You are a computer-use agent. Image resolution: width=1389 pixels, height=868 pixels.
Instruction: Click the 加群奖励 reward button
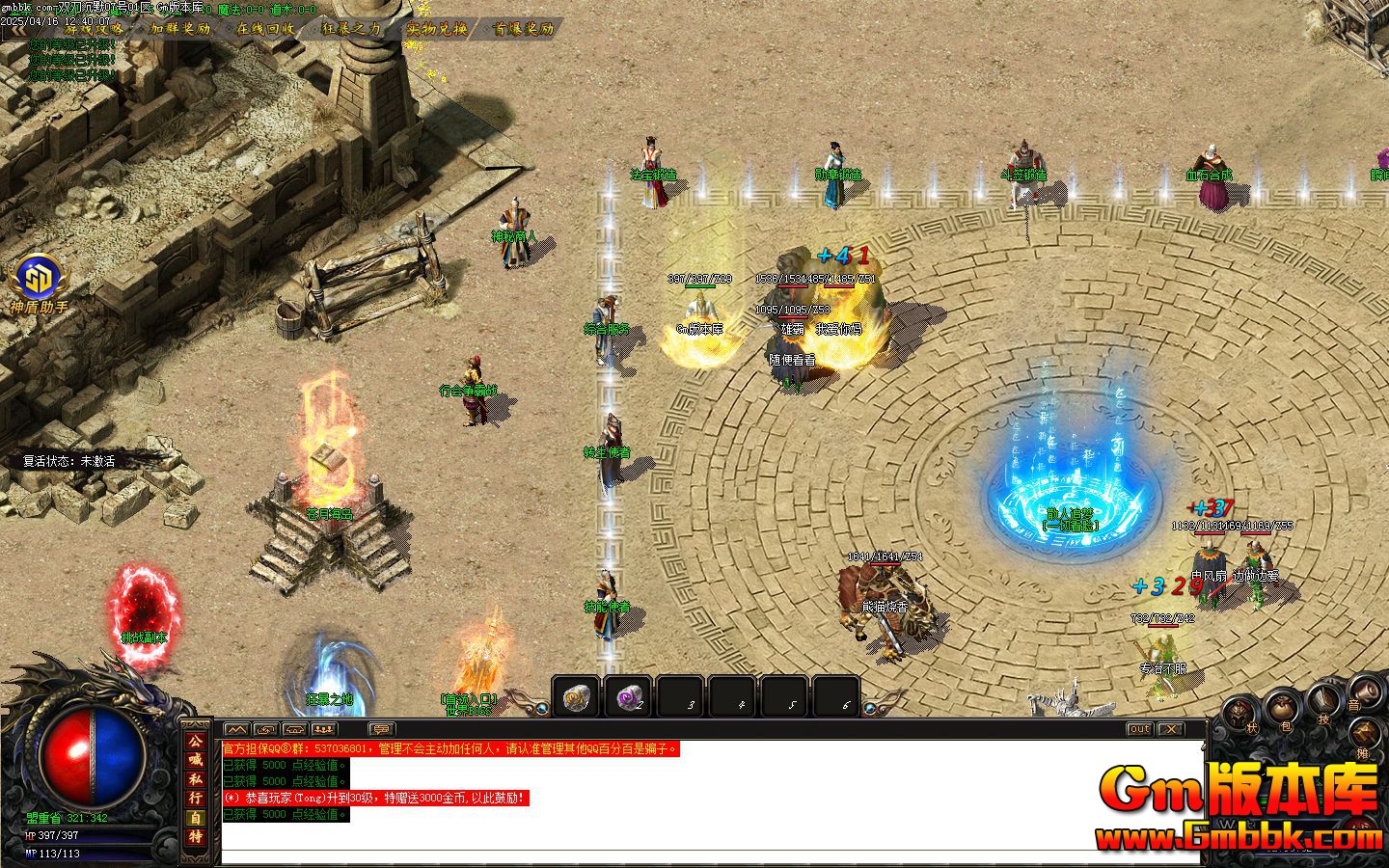coord(179,30)
